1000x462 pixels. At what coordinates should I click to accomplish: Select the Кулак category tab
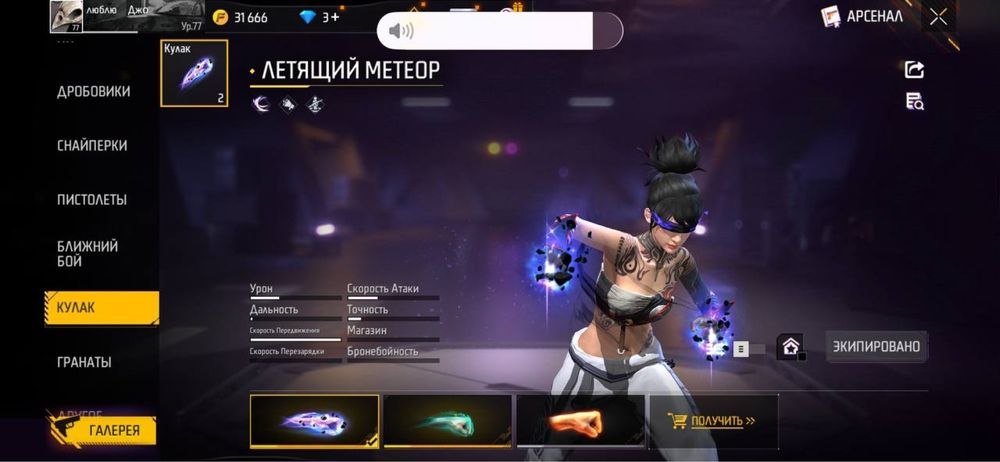pos(100,308)
